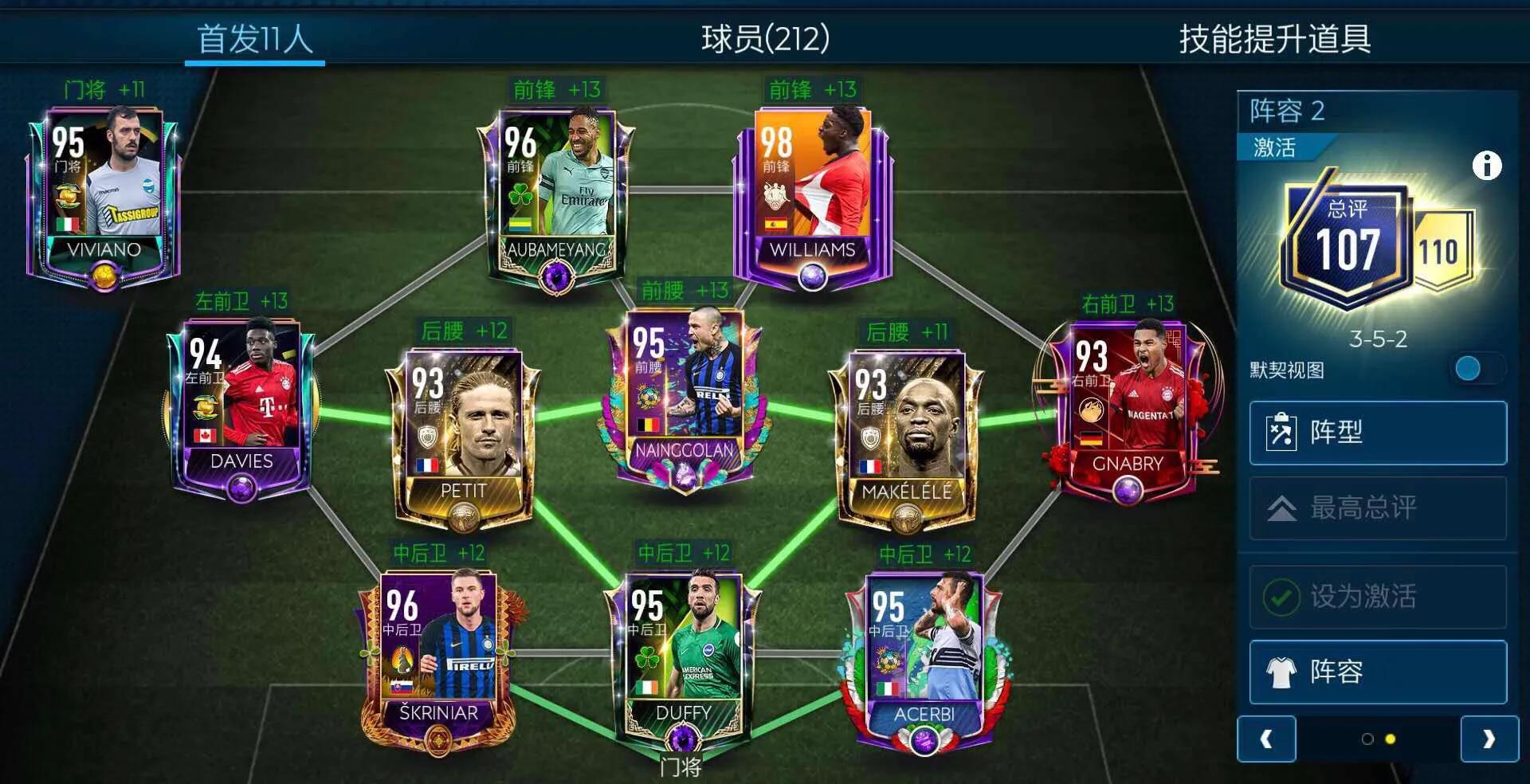Go to the previous lineup with the left arrow
Screen dimensions: 1530x784
click(x=1266, y=739)
